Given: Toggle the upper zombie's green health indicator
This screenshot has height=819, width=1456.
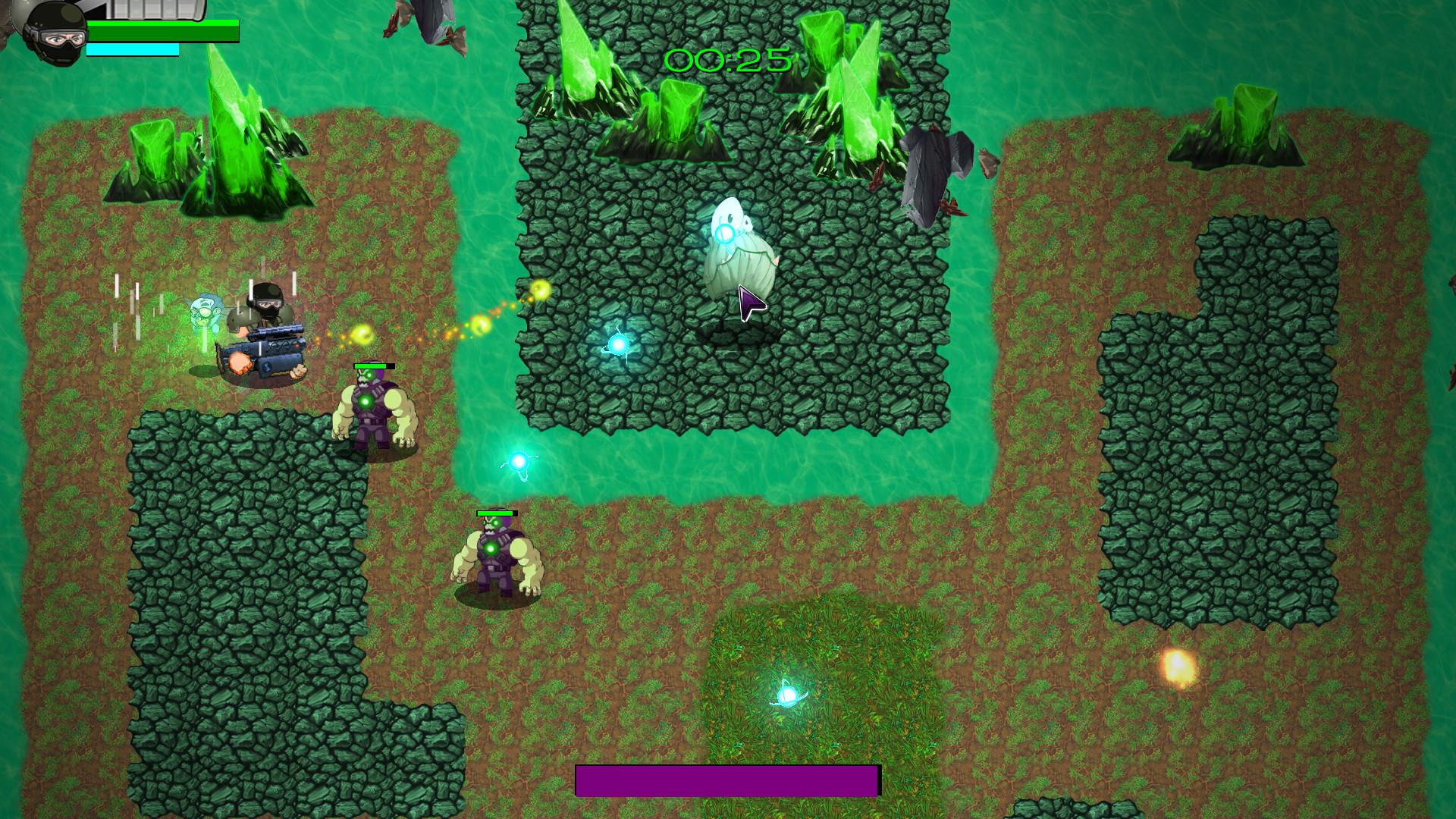Looking at the screenshot, I should coord(373,365).
